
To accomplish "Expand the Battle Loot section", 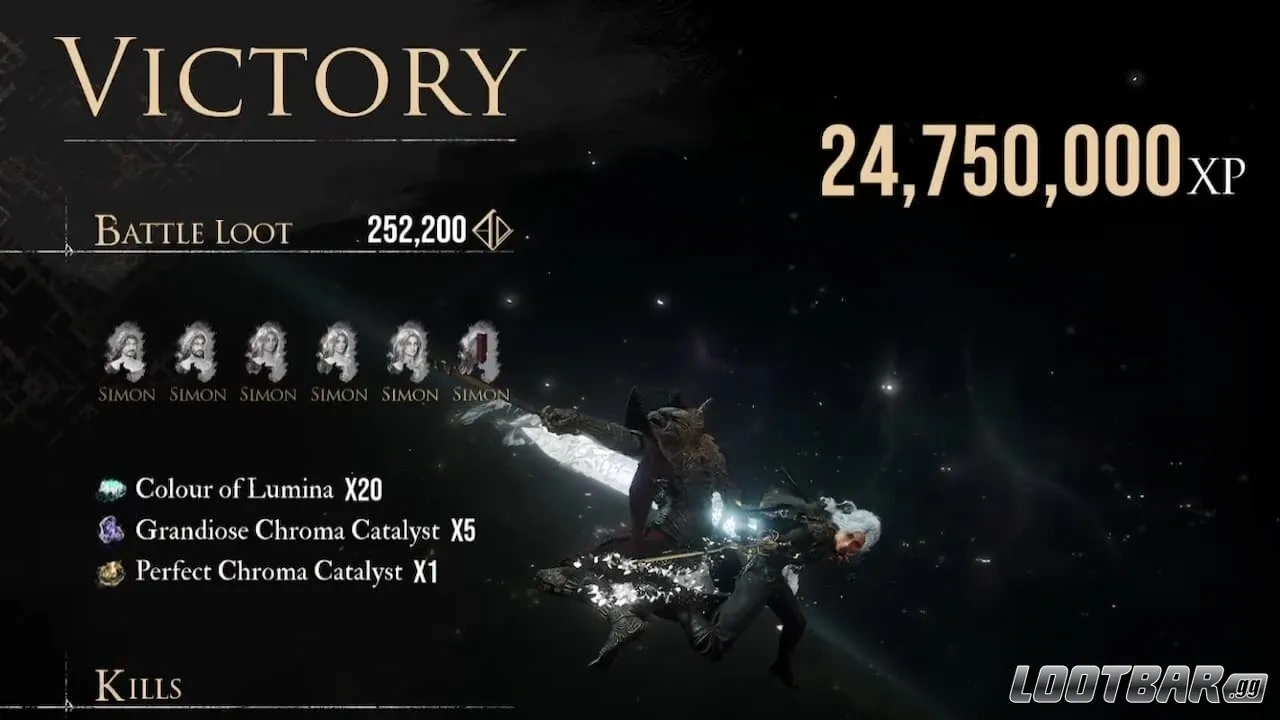I will click(x=192, y=232).
